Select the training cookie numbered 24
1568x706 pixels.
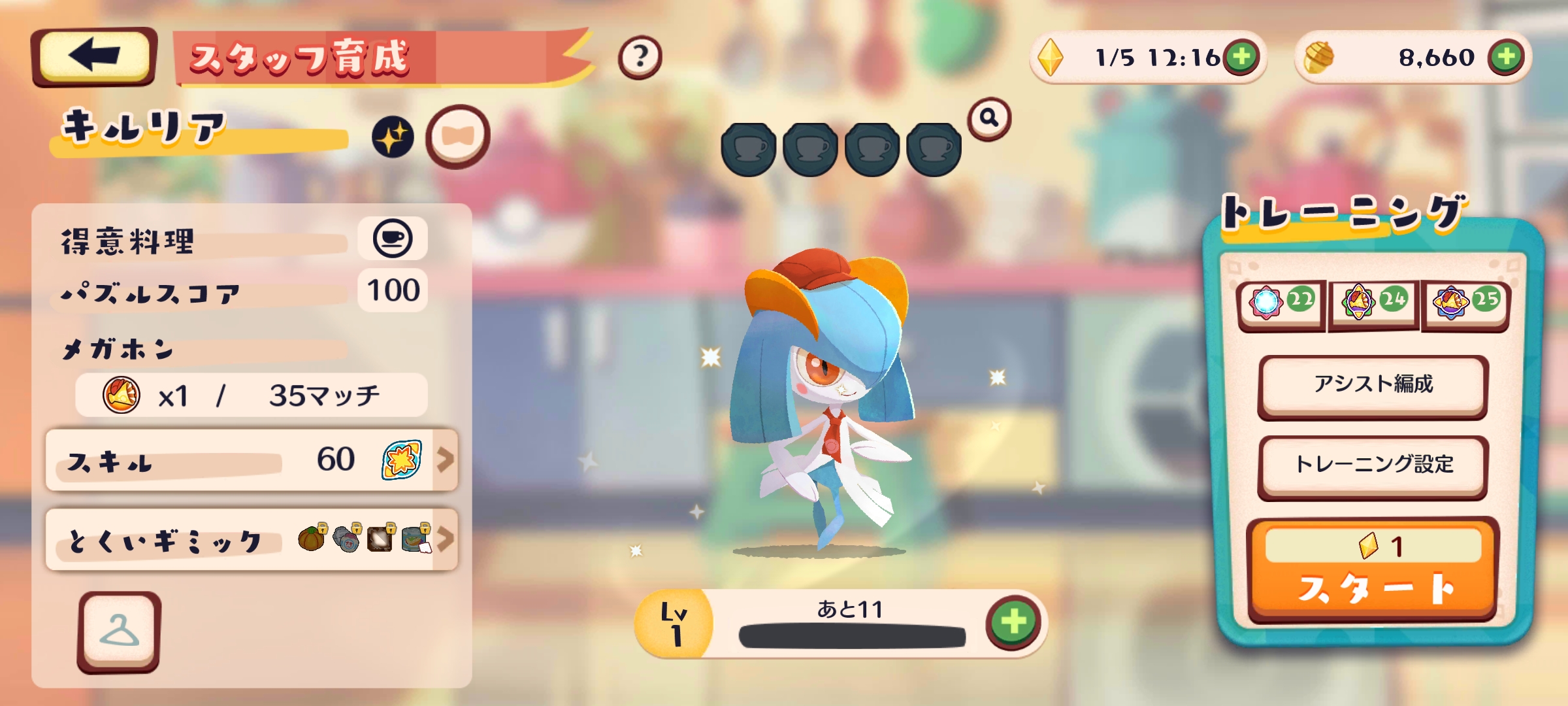pyautogui.click(x=1373, y=302)
